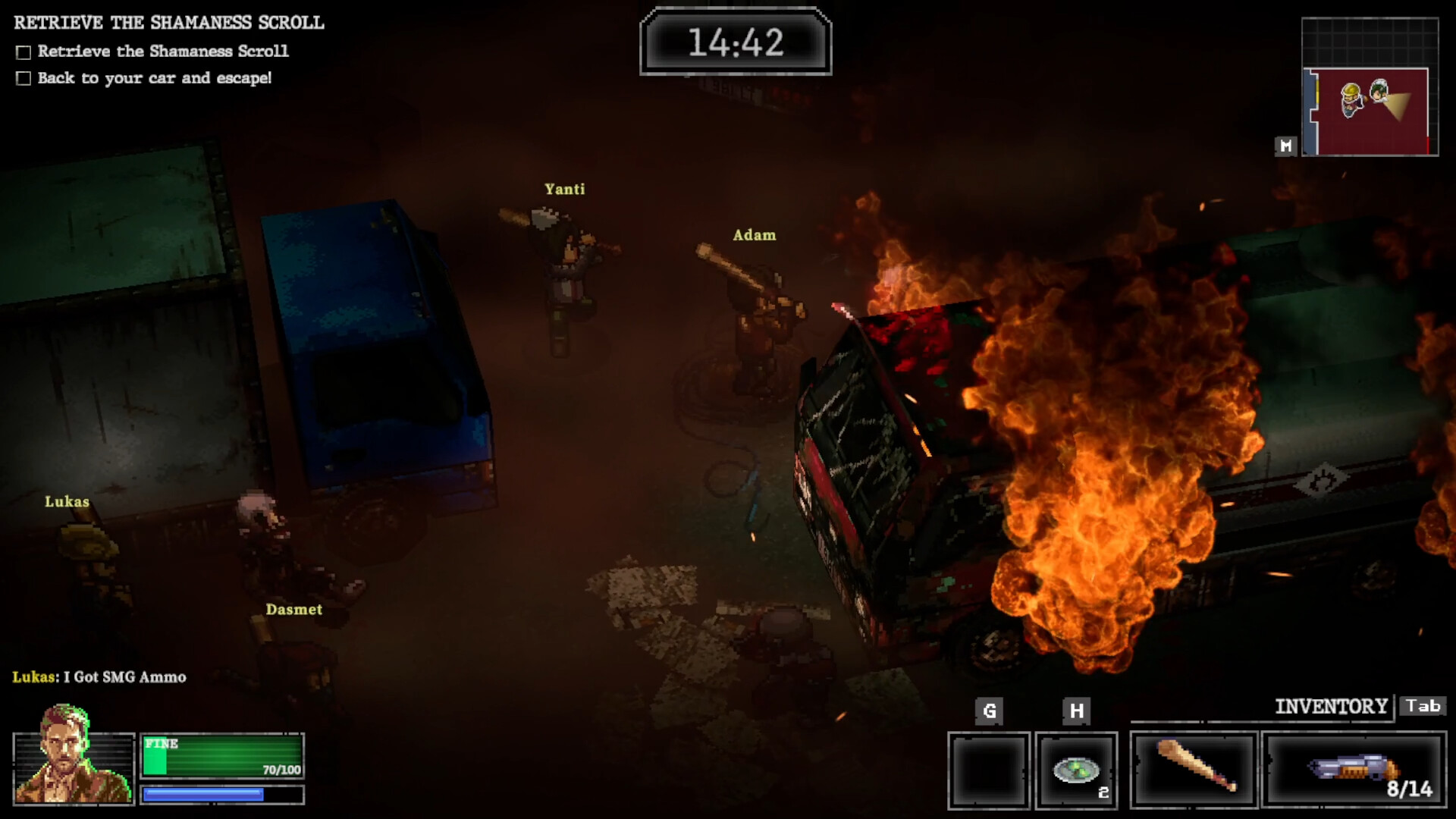The image size is (1456, 819).
Task: Click the green health bar showing 70/100
Action: point(221,755)
